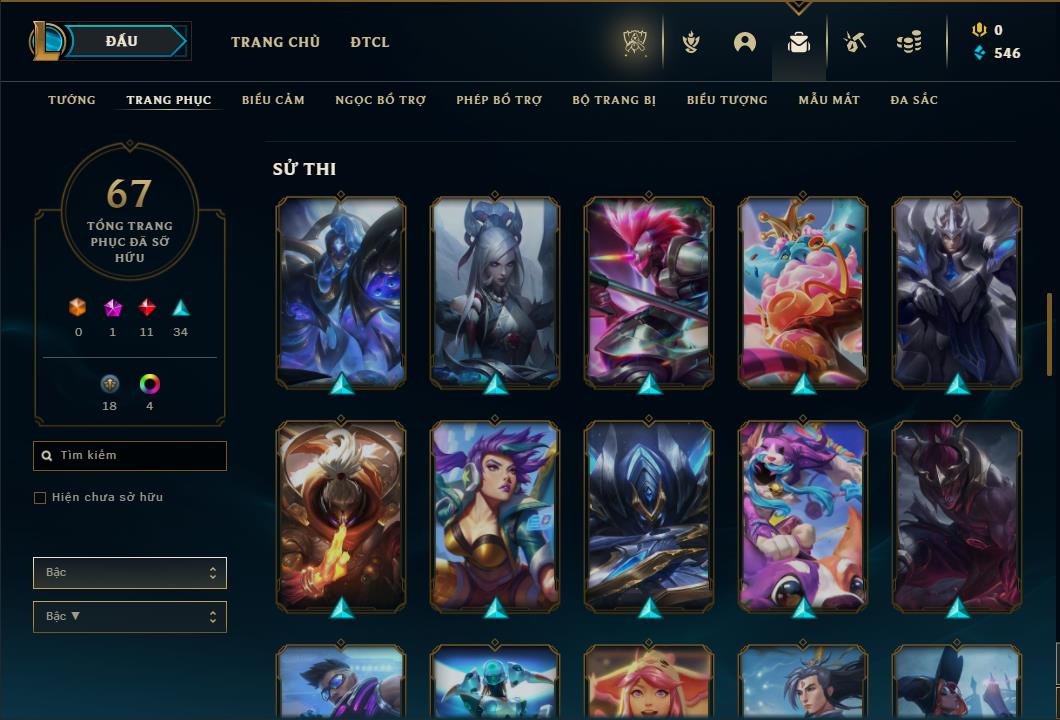Select the PHÉP BỔ TRỢ tab
Screen dimensions: 1060x720
[x=499, y=100]
